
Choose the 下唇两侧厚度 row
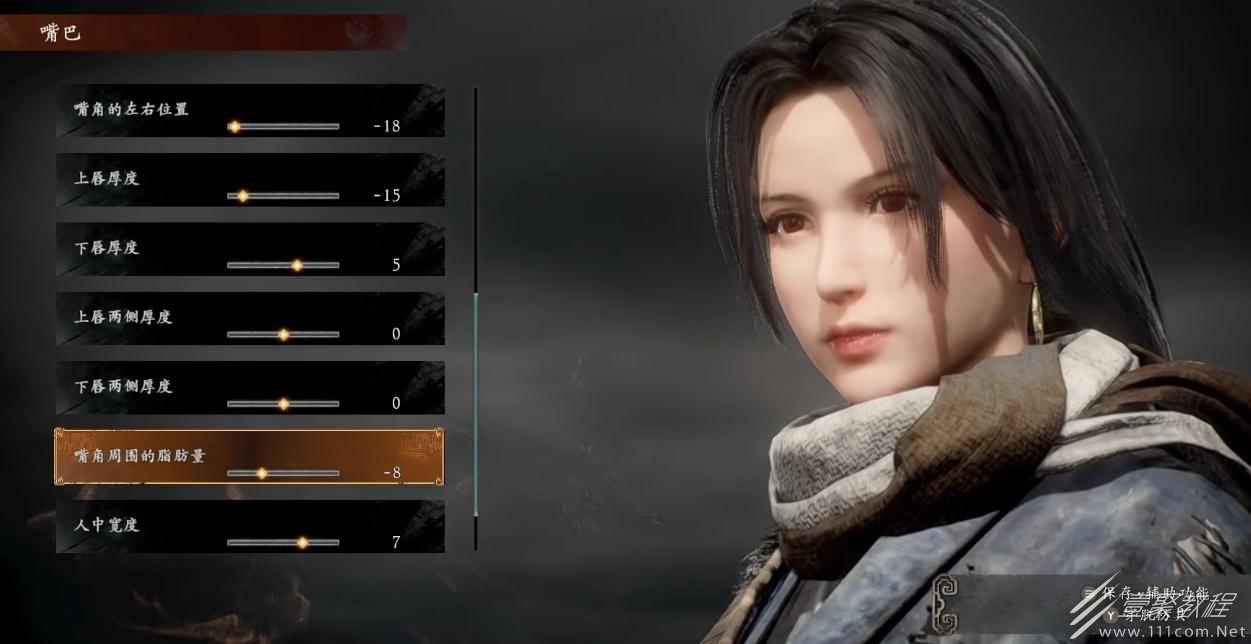[250, 388]
